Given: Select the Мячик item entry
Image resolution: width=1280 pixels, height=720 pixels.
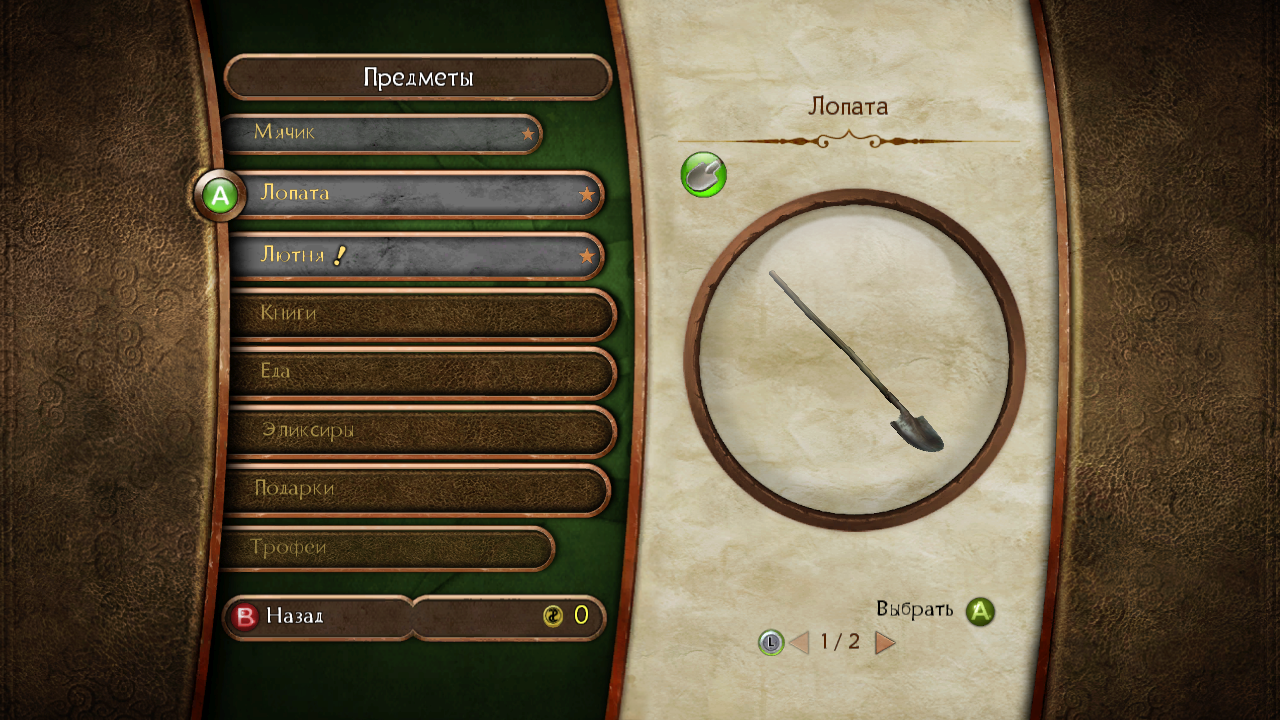Looking at the screenshot, I should click(x=380, y=133).
